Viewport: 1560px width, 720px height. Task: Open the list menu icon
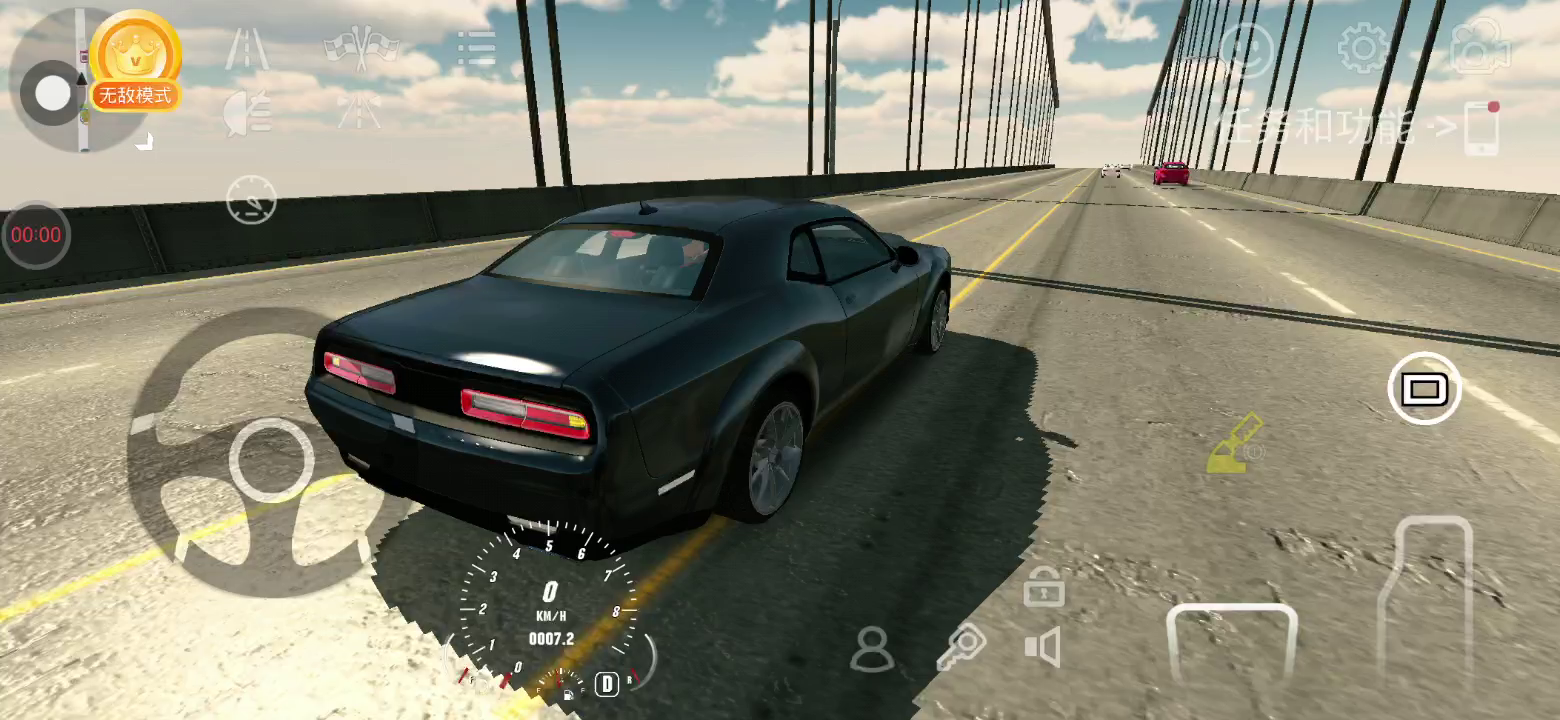476,48
